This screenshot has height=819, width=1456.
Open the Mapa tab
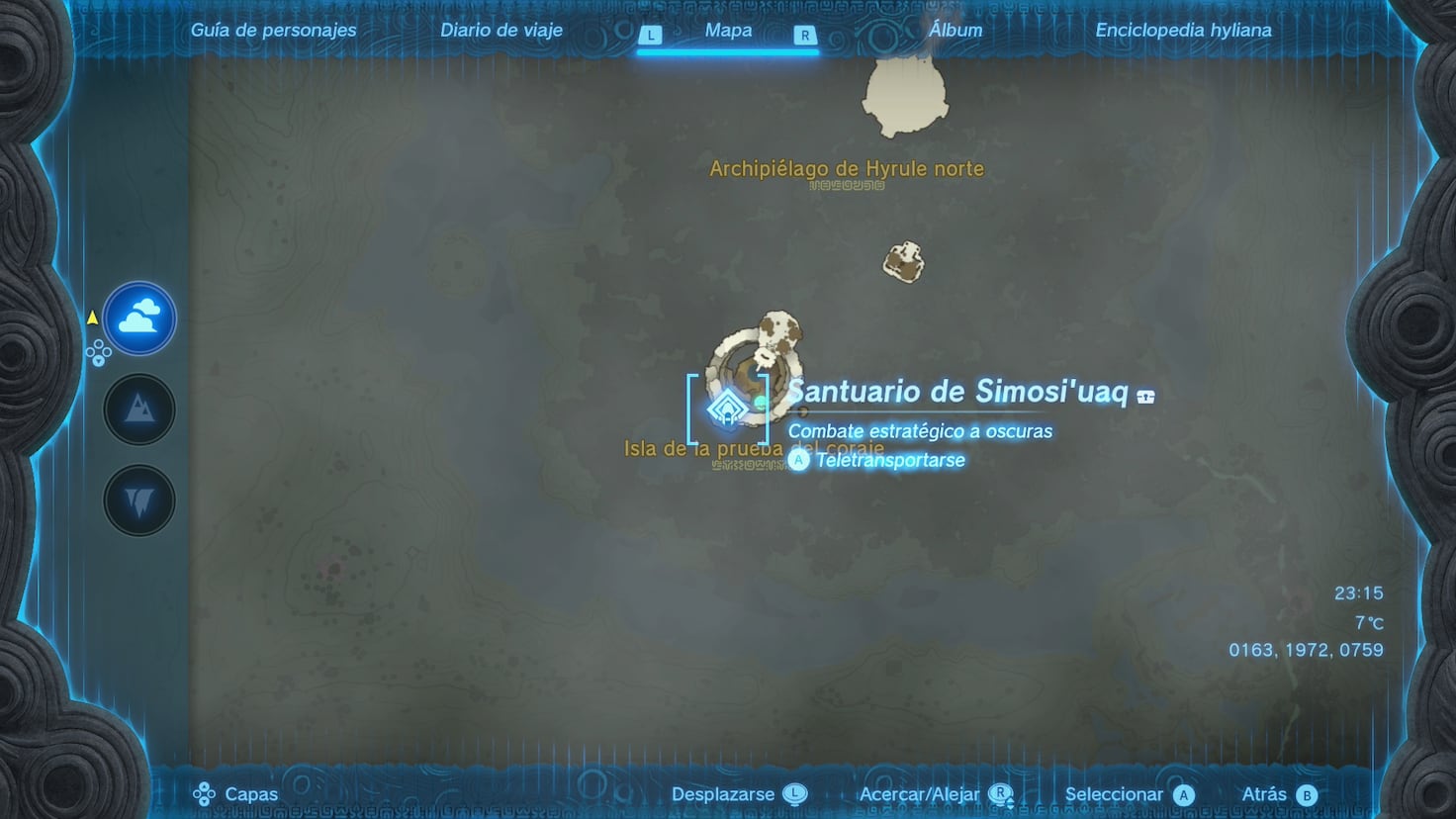coord(727,30)
